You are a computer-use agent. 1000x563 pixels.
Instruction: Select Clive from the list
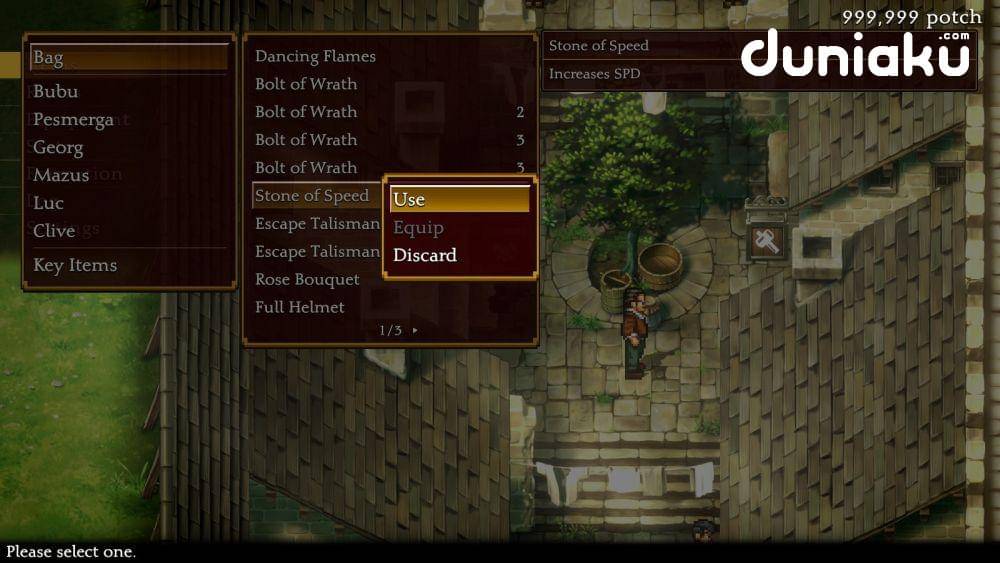click(x=54, y=231)
